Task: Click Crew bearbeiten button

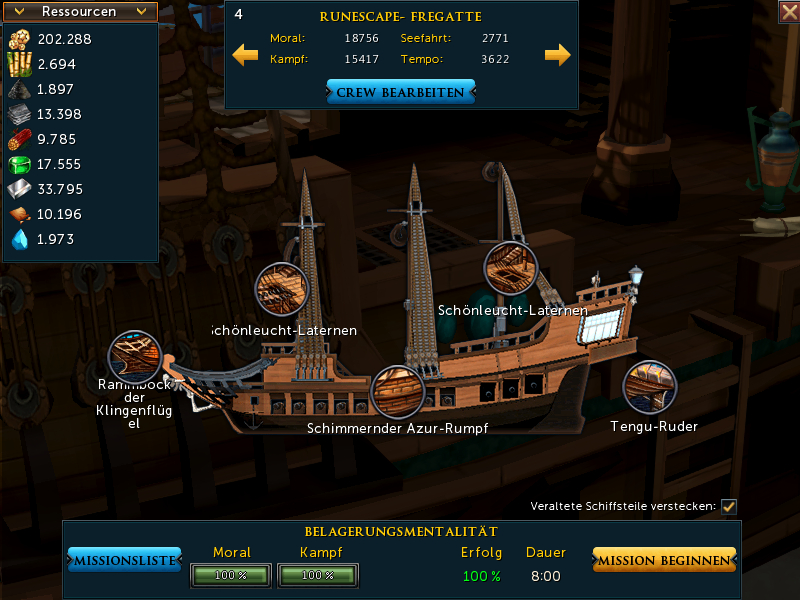Action: [x=400, y=92]
